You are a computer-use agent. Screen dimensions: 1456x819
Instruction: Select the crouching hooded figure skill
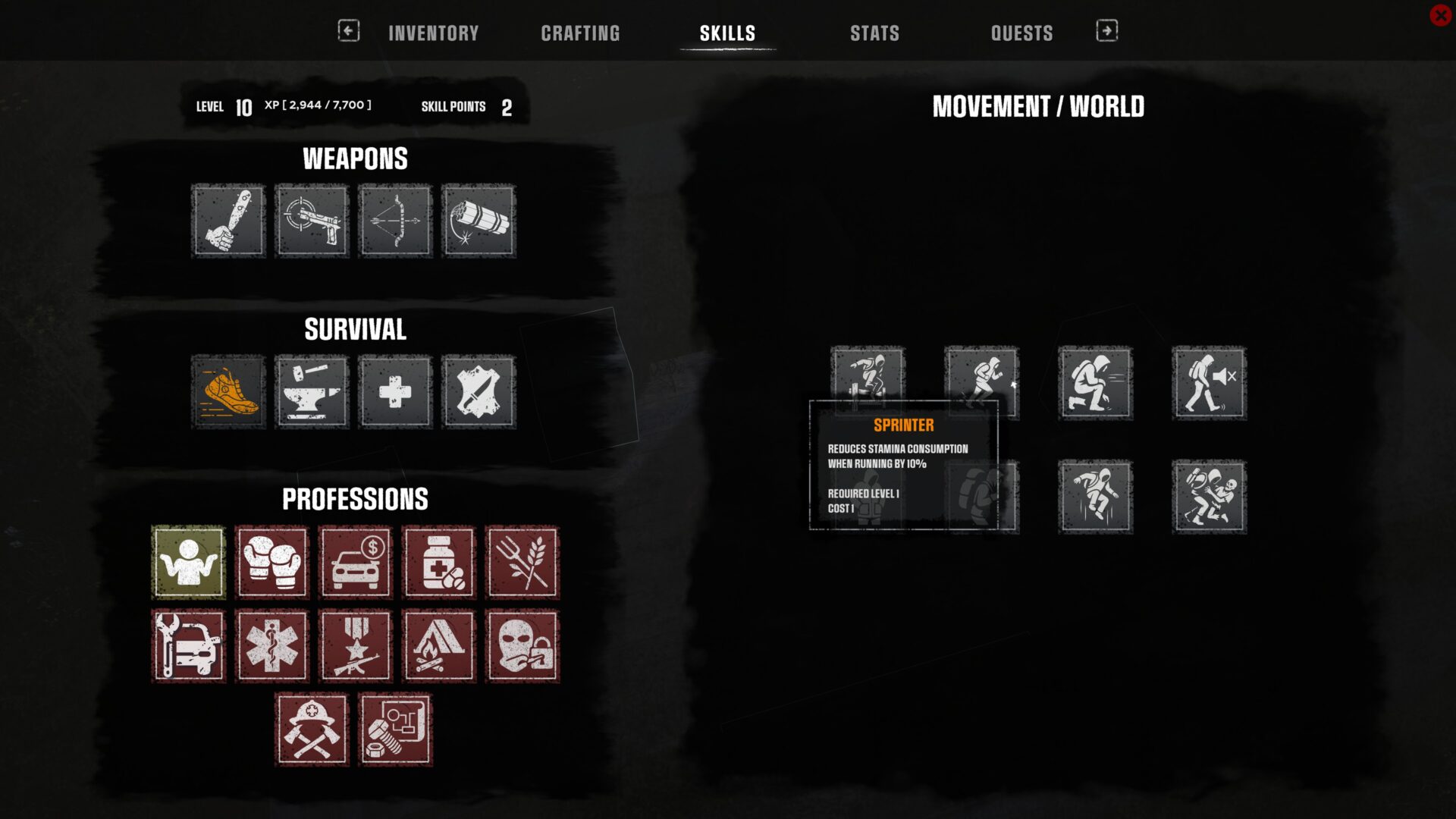coord(1095,383)
